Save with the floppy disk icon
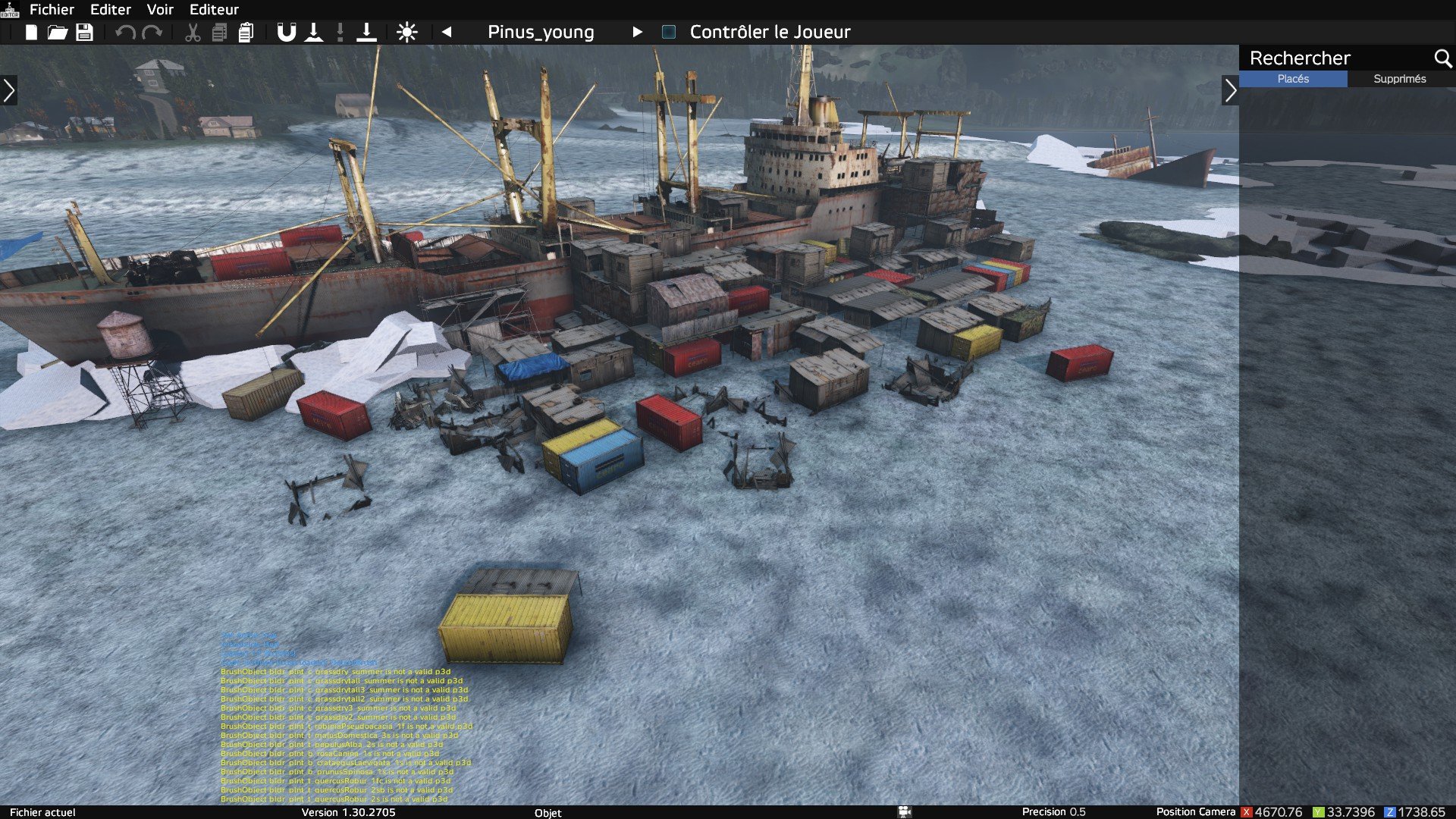The image size is (1456, 819). pyautogui.click(x=84, y=33)
